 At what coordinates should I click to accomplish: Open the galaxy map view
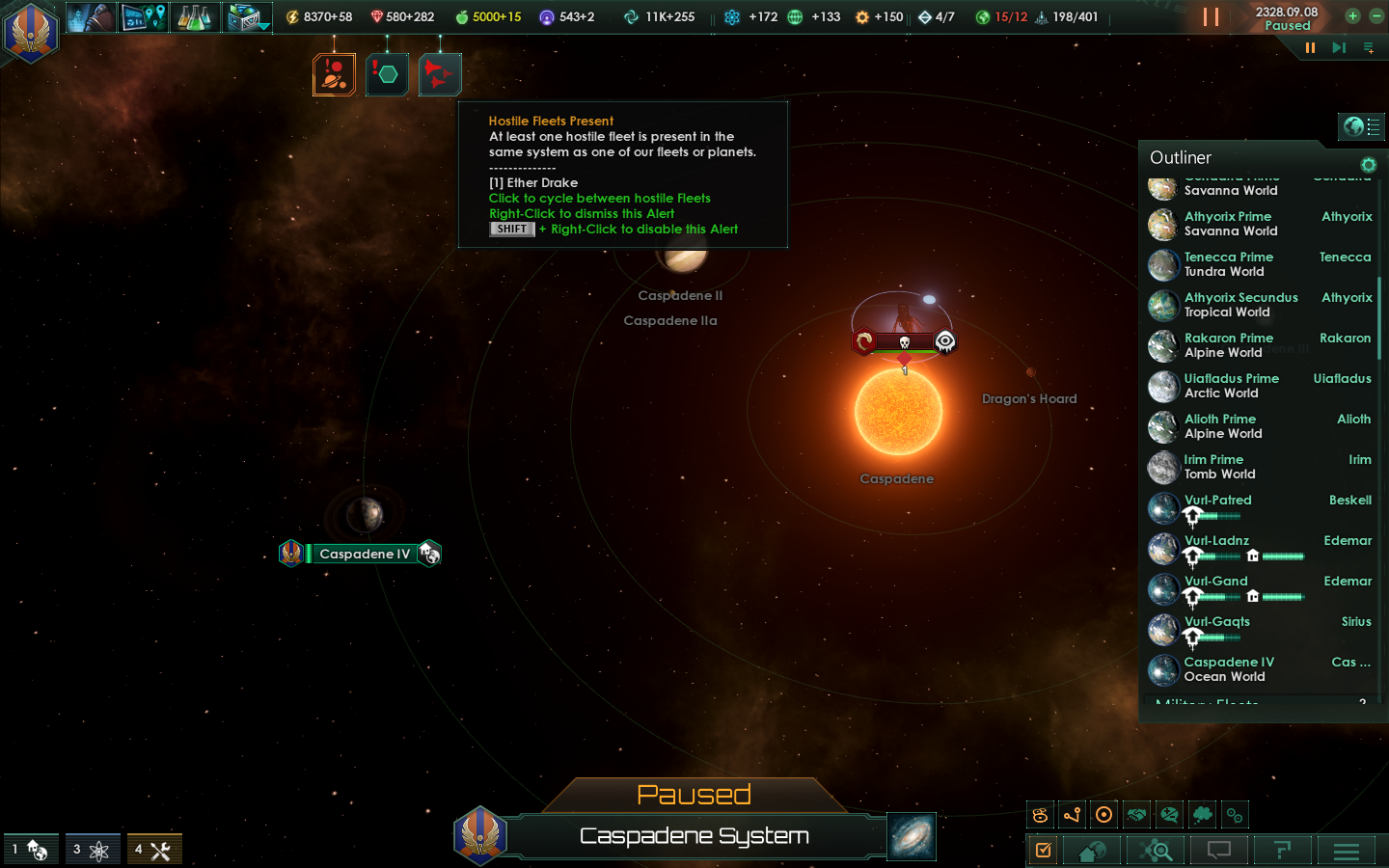click(911, 836)
